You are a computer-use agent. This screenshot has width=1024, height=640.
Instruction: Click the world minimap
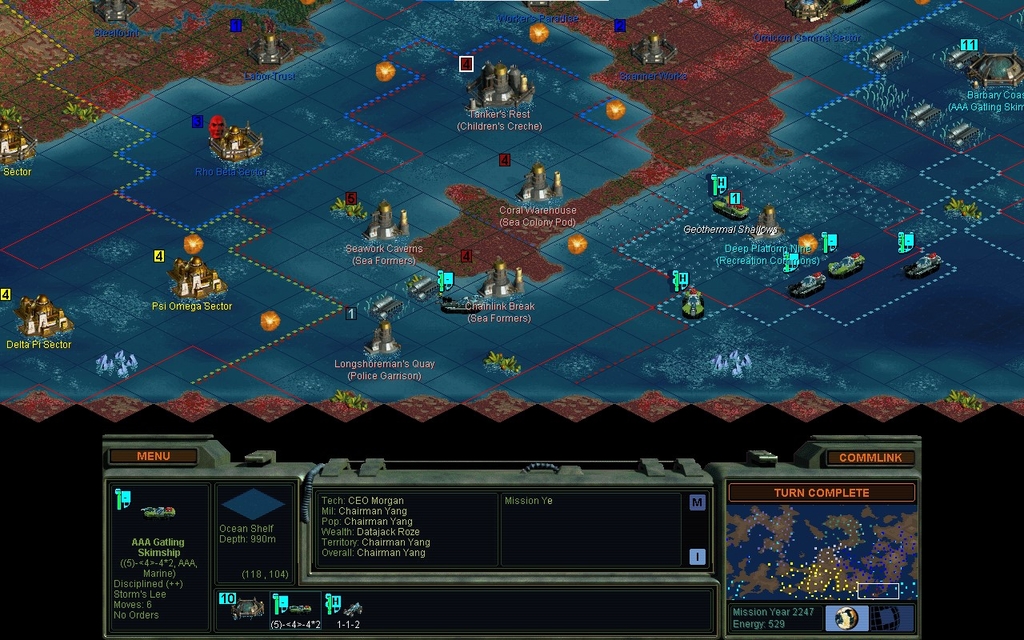click(x=821, y=553)
